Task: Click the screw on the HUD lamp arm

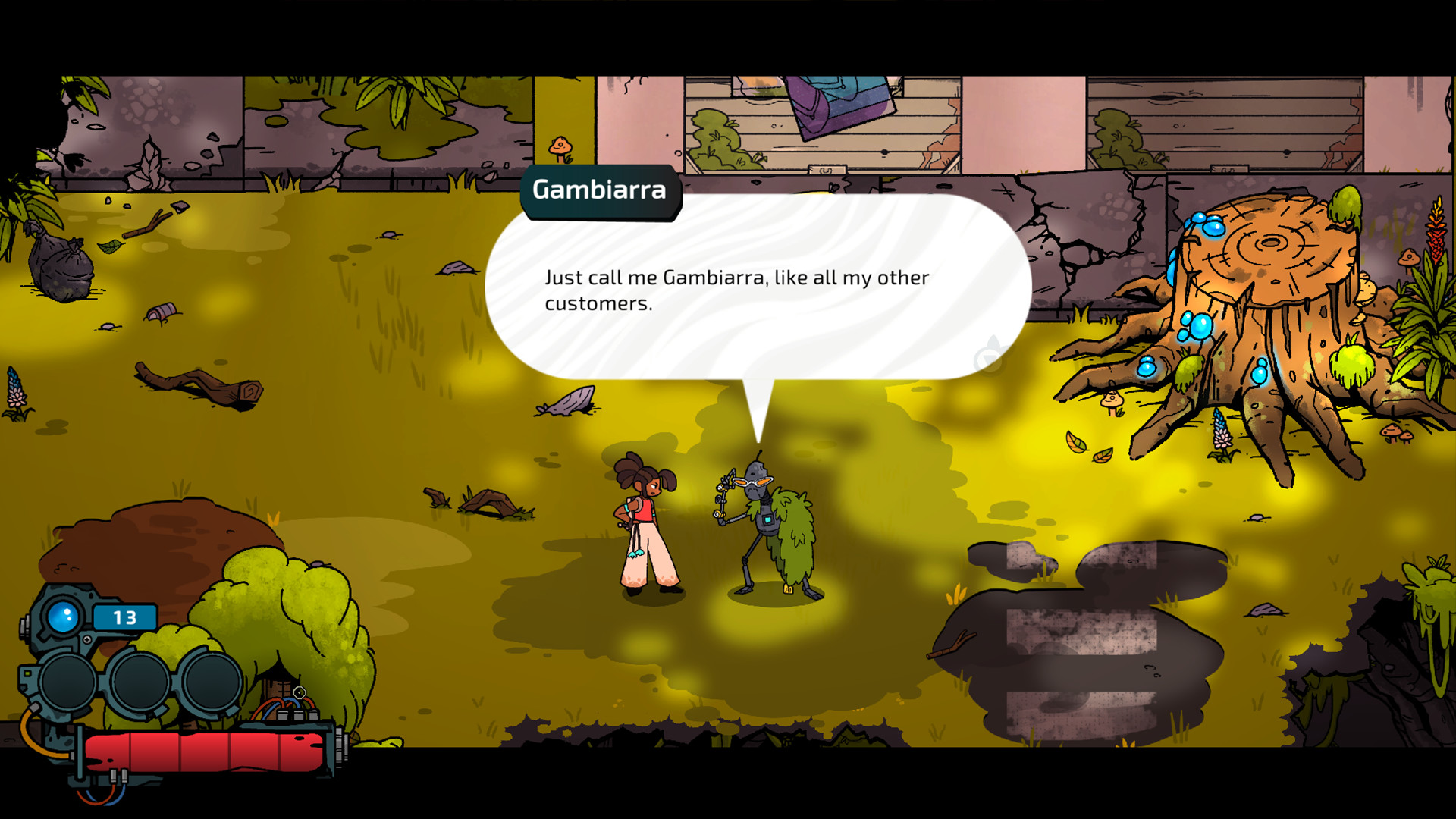Action: point(87,639)
